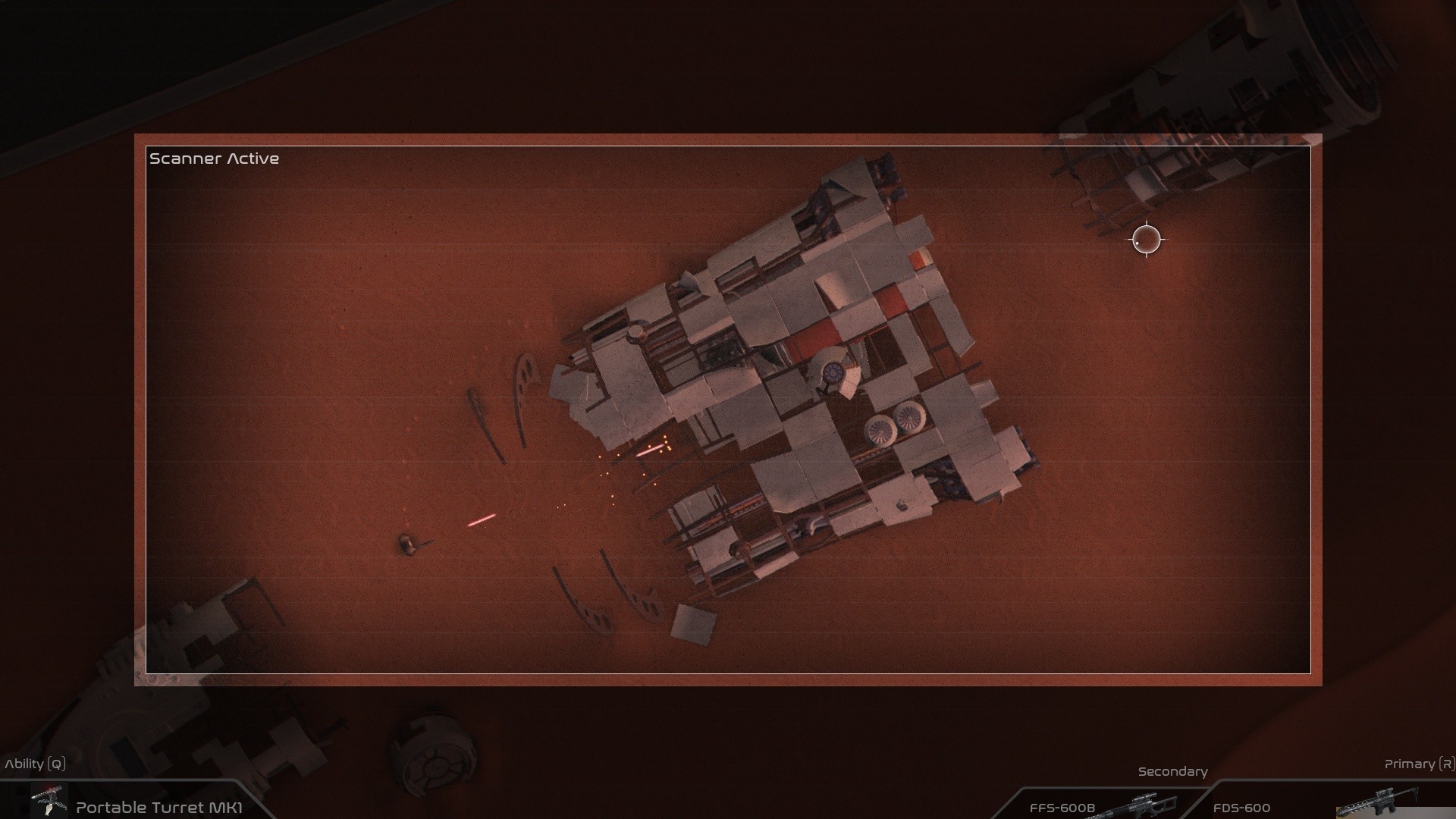This screenshot has width=1456, height=819.
Task: Select the Portable Turret MK1 ability icon
Action: pyautogui.click(x=49, y=800)
